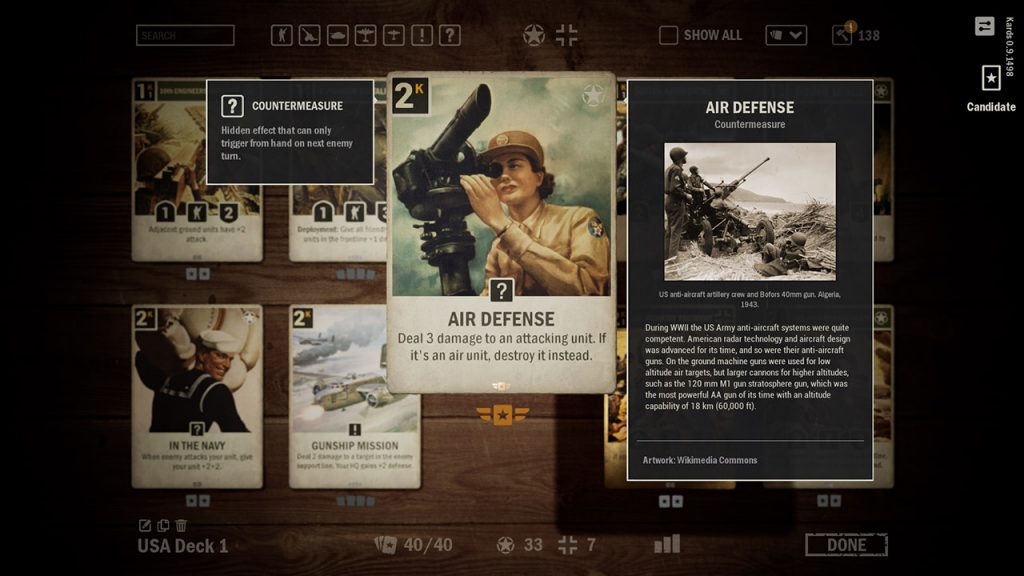Filter cards by artillery unit type
Image resolution: width=1024 pixels, height=576 pixels.
pos(310,35)
